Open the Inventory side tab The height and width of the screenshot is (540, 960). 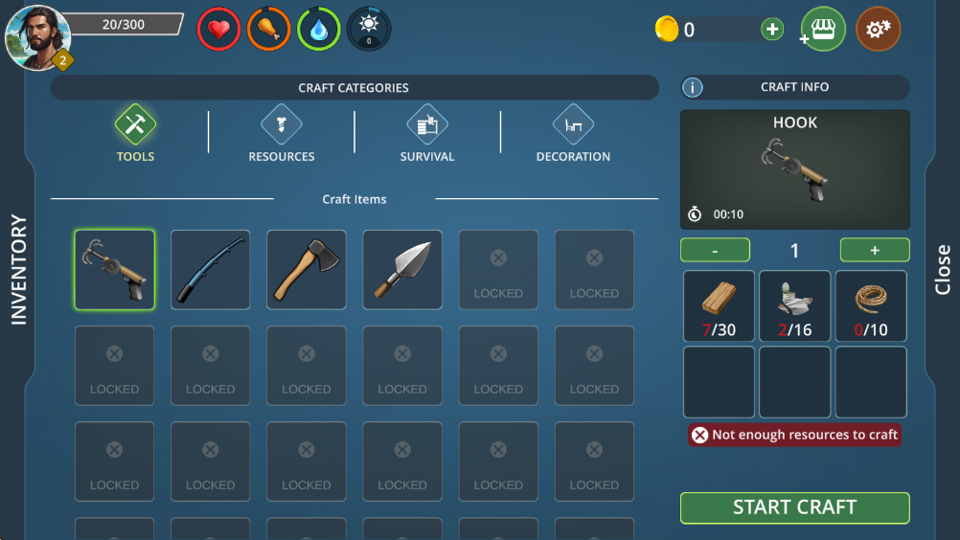(x=18, y=270)
